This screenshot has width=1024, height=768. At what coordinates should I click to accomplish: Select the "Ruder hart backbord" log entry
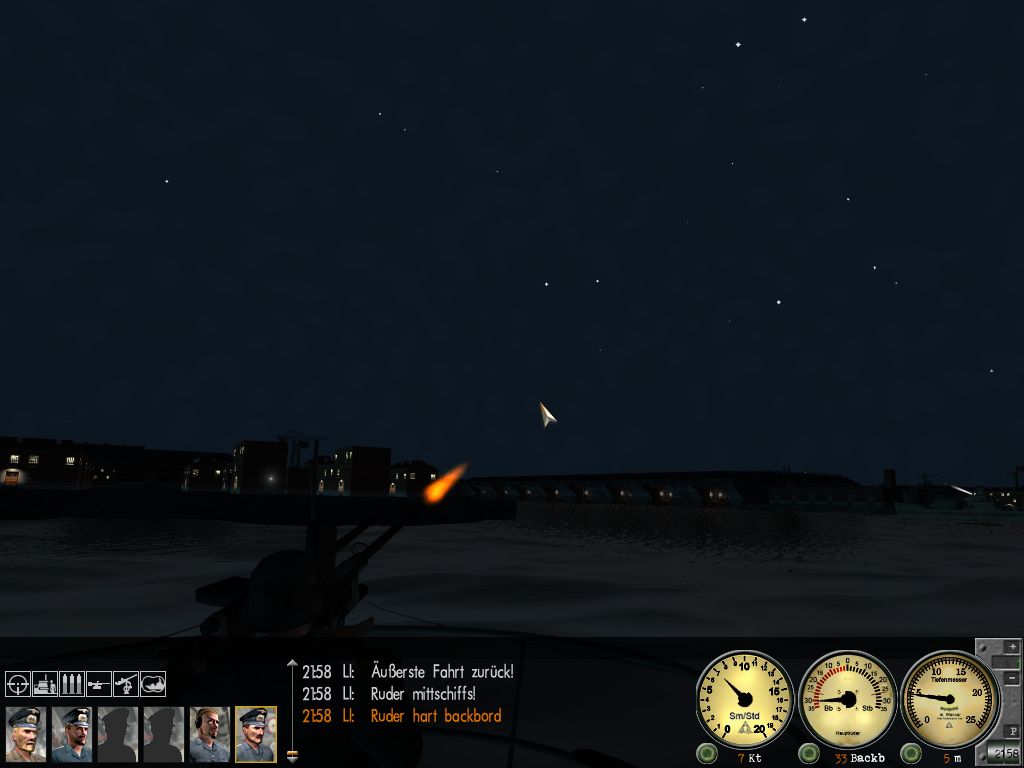tap(435, 716)
